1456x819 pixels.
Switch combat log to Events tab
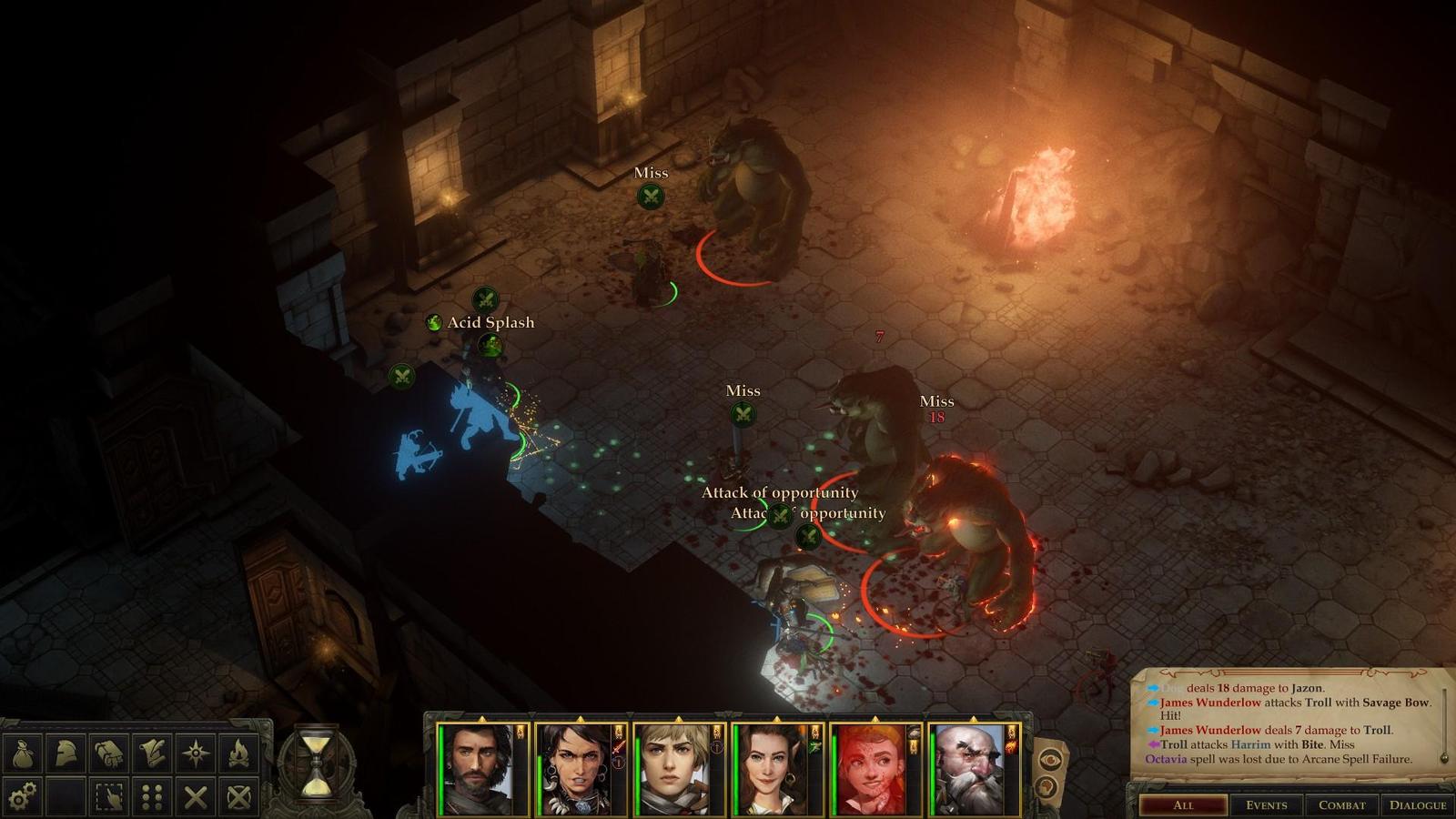tap(1266, 804)
